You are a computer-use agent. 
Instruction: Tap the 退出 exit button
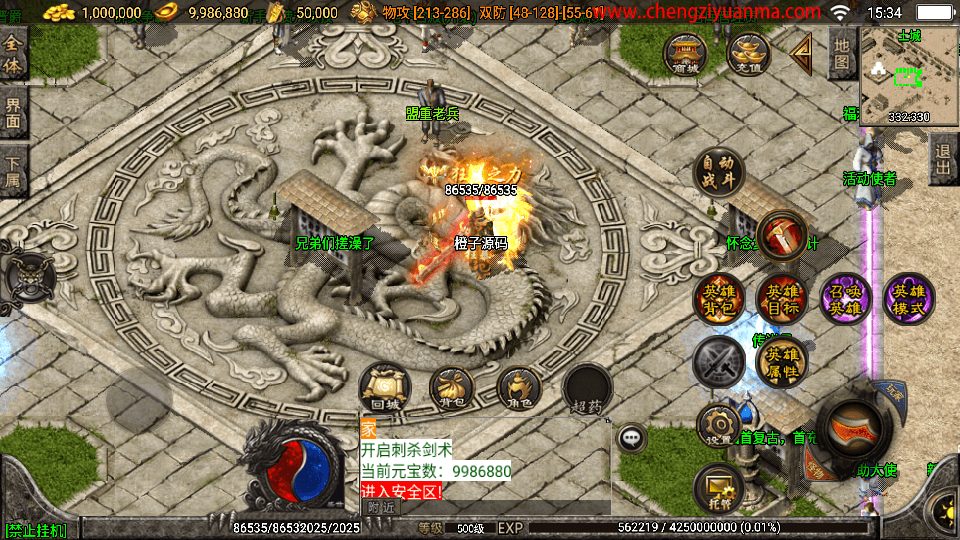point(942,159)
